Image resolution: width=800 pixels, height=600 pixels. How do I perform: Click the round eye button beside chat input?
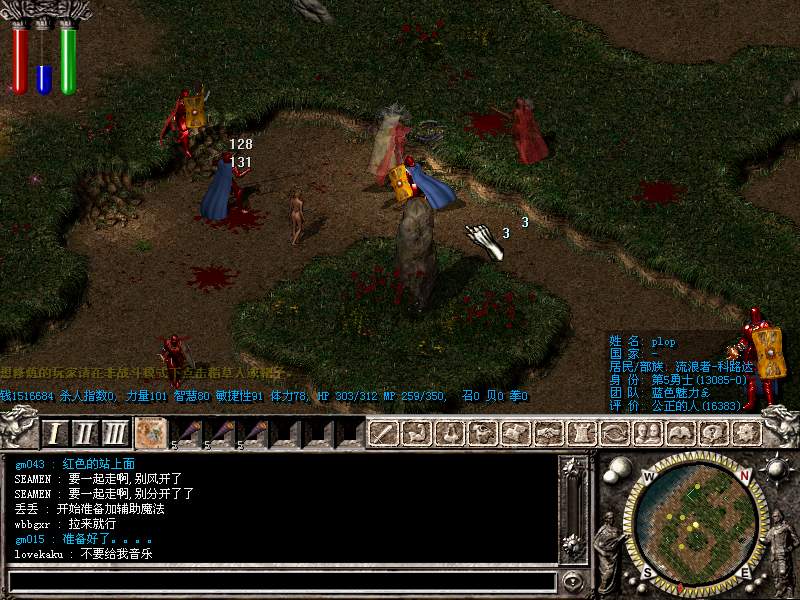[x=573, y=581]
